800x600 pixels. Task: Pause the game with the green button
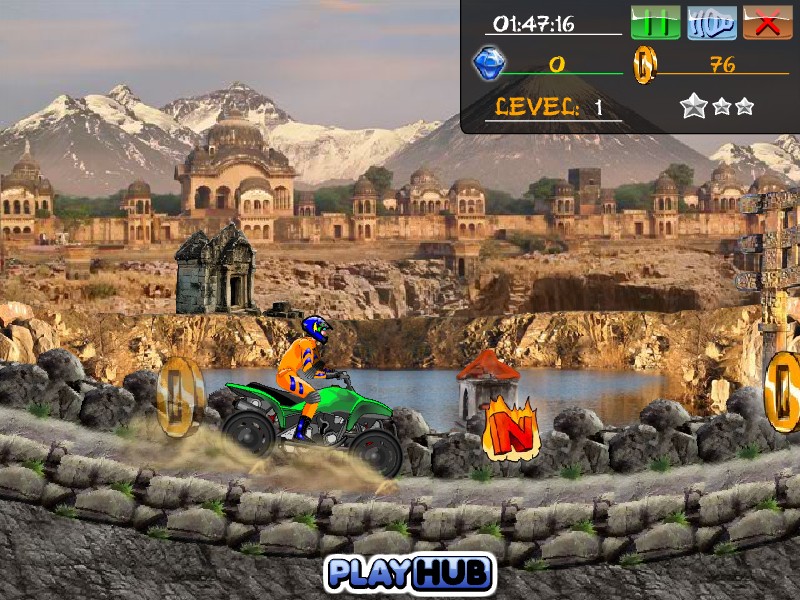(x=655, y=23)
